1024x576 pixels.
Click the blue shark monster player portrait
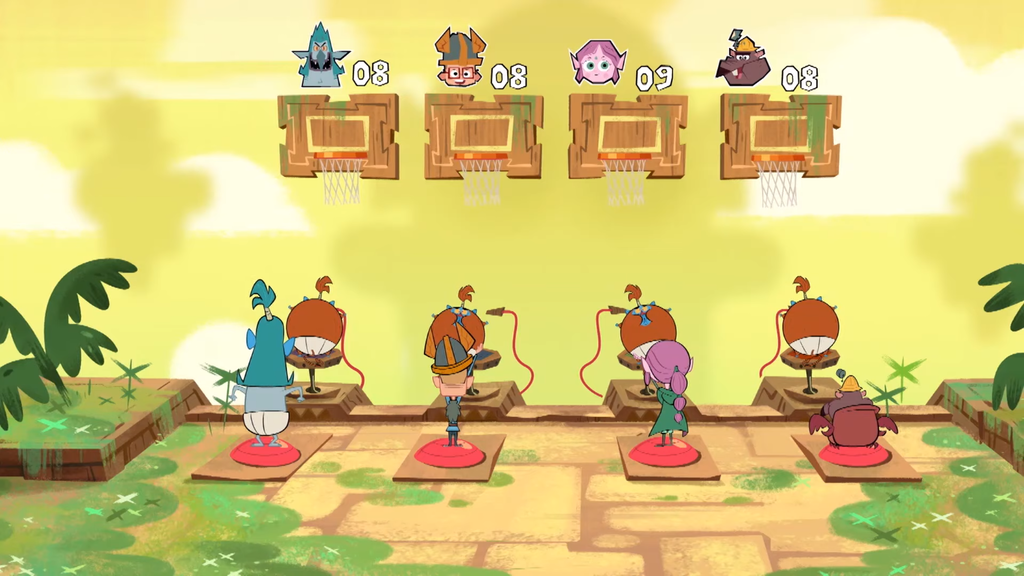point(321,58)
